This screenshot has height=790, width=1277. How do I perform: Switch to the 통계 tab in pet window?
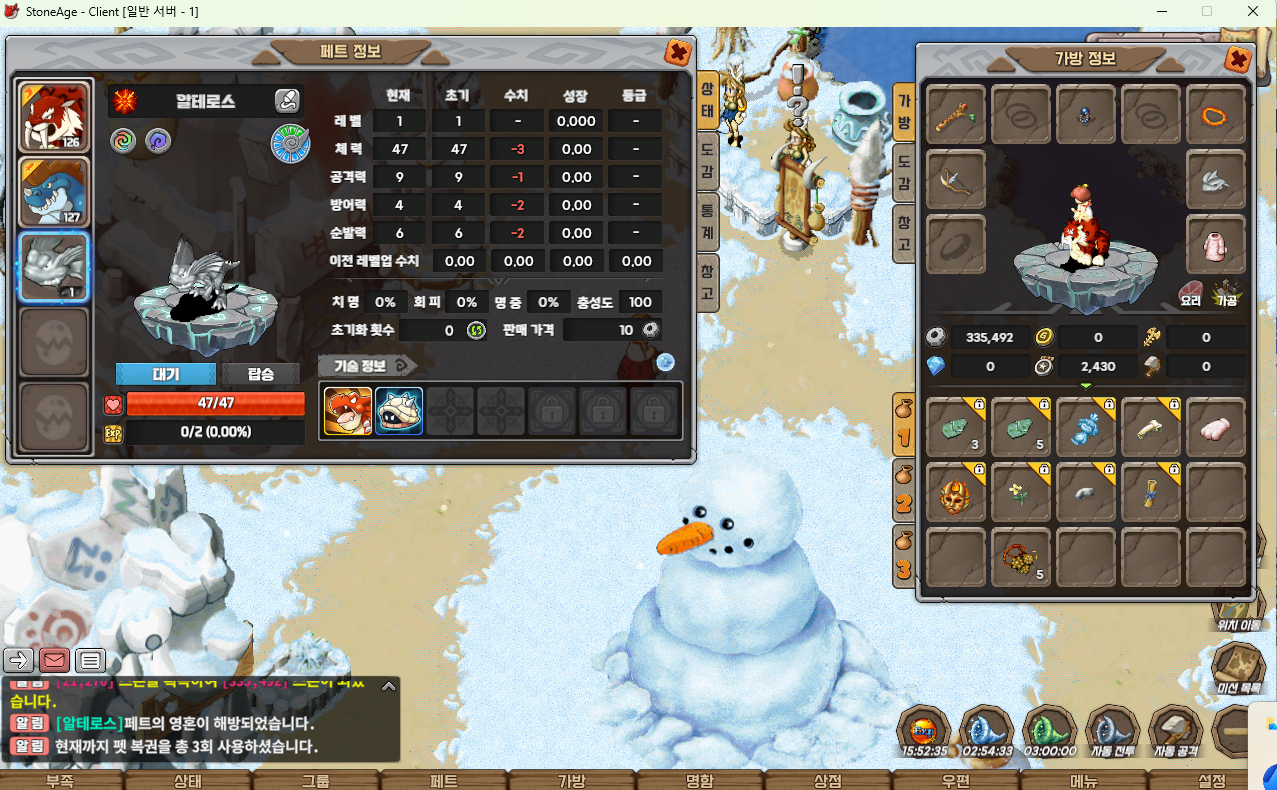point(707,218)
